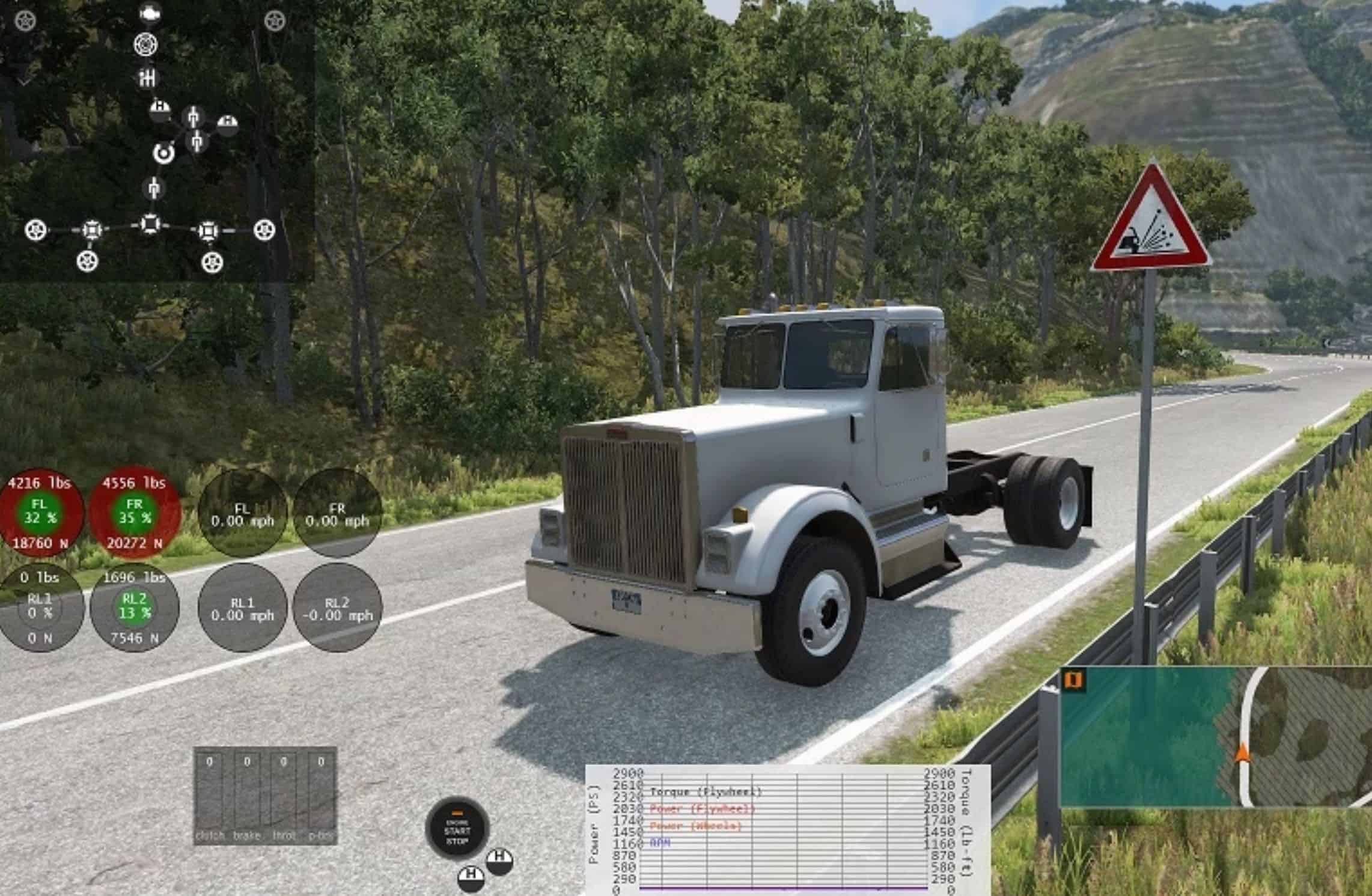Click the RL2 tire load circle
Image resolution: width=1372 pixels, height=896 pixels.
pyautogui.click(x=134, y=607)
